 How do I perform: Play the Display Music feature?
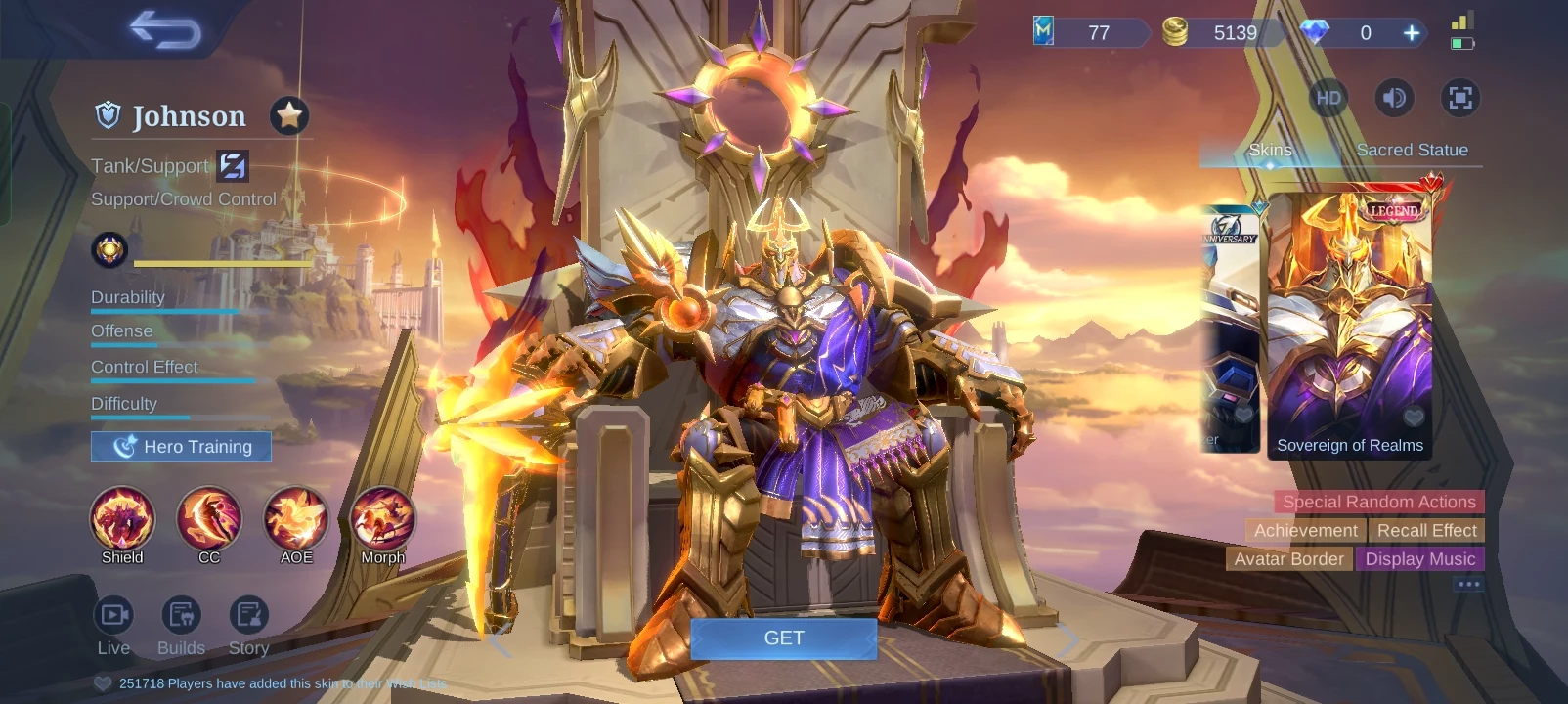1419,559
